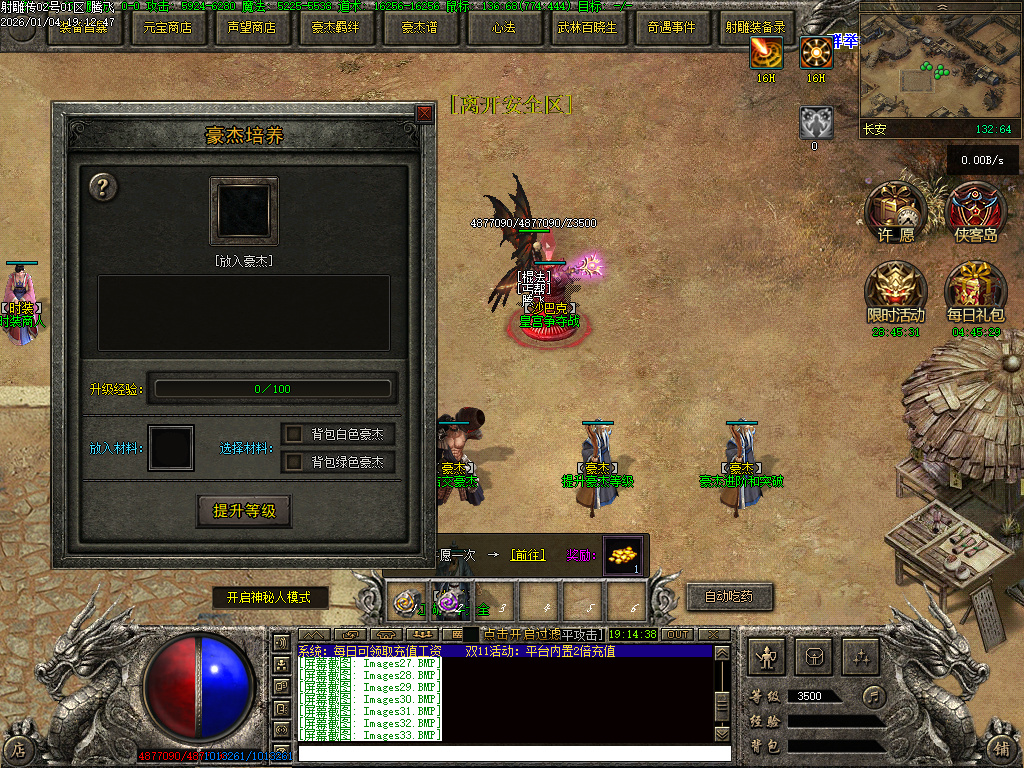Viewport: 1024px width, 768px height.
Task: Open the 声望商店 reputation shop
Action: coord(251,28)
